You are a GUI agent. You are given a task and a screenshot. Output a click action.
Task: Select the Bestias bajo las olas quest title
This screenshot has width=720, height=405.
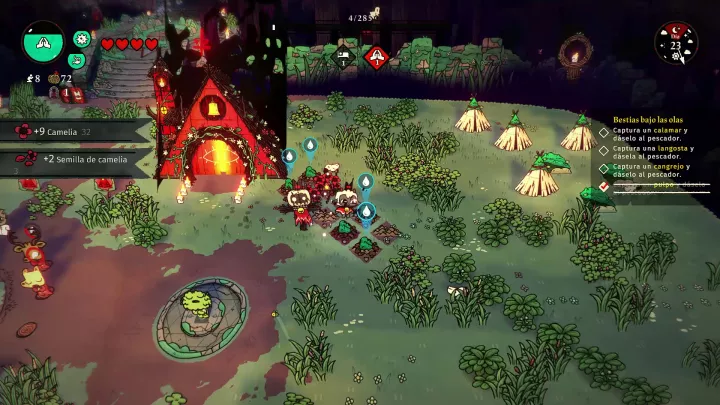pos(651,118)
